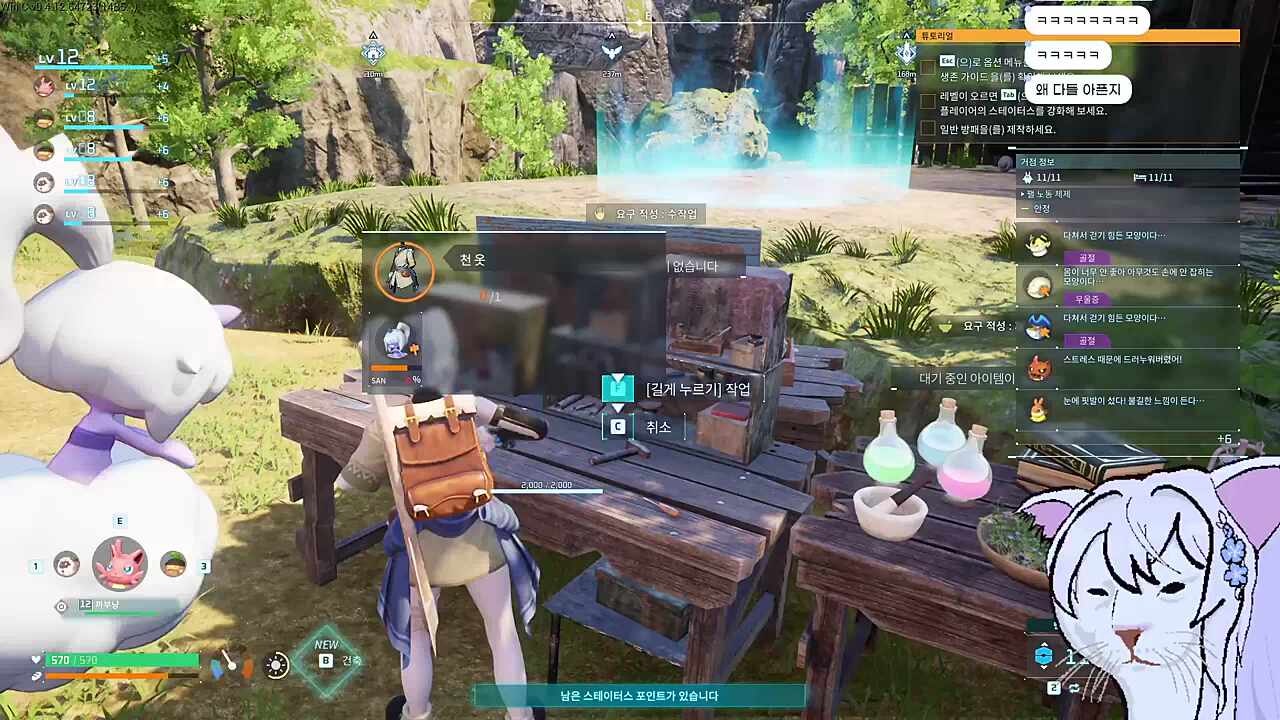1280x720 pixels.
Task: Select the pink Pal in the center summon circle
Action: [120, 563]
